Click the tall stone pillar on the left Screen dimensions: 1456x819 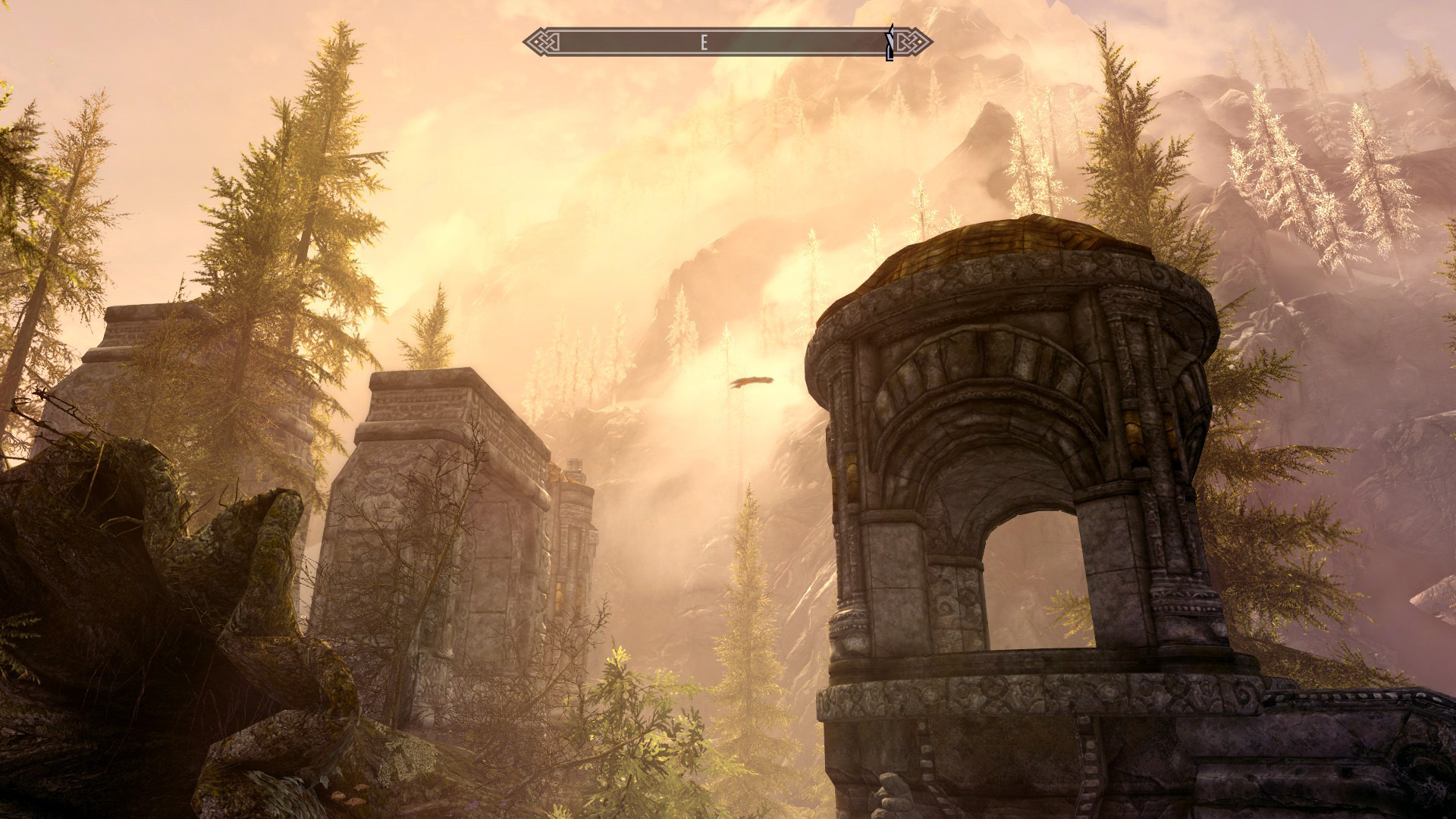coord(440,531)
